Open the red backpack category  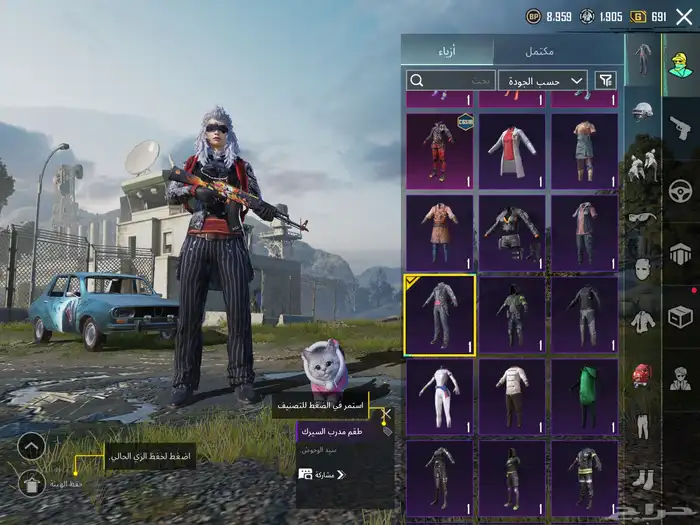(642, 375)
